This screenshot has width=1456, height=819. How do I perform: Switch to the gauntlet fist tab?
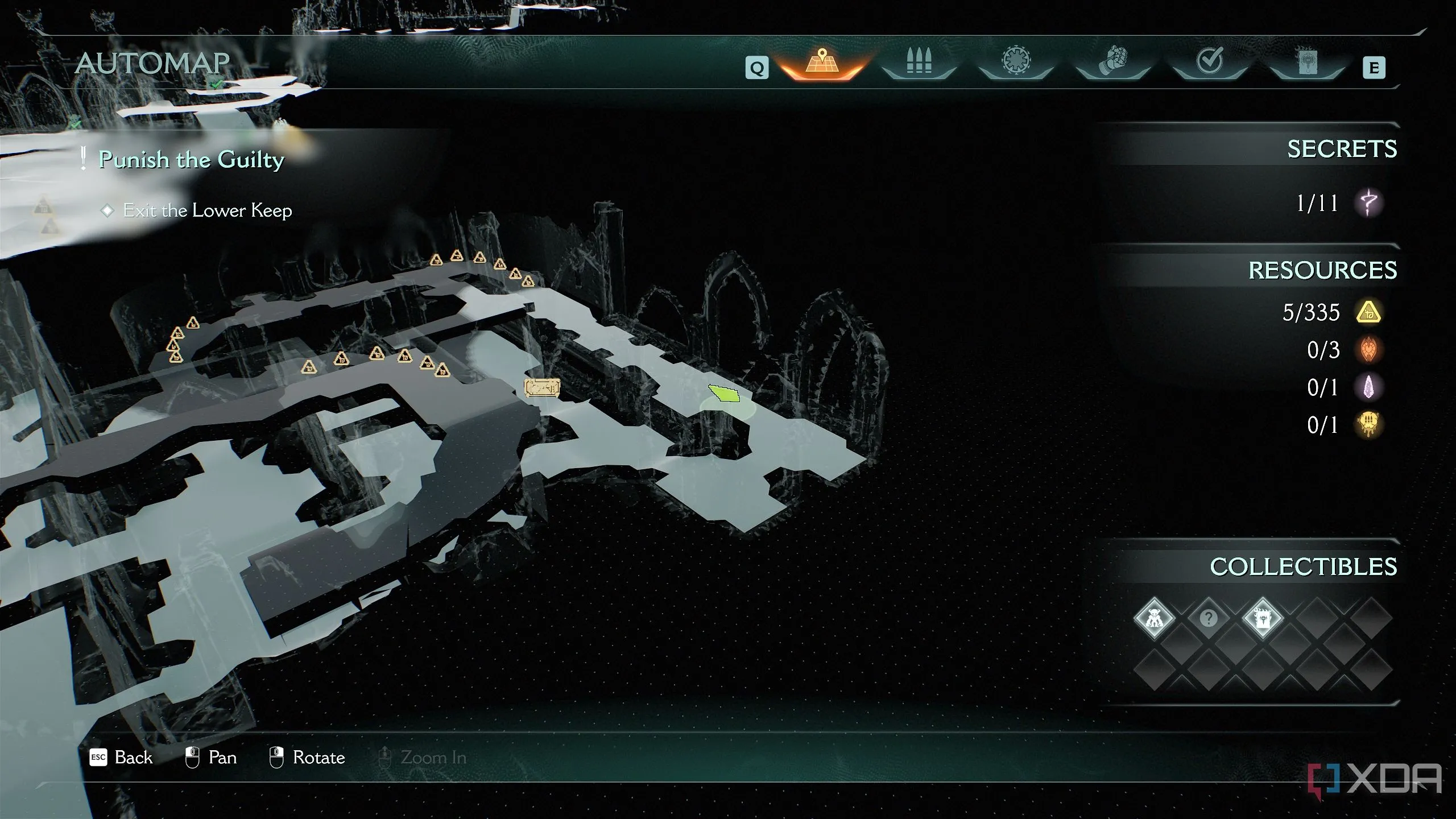(x=1113, y=63)
